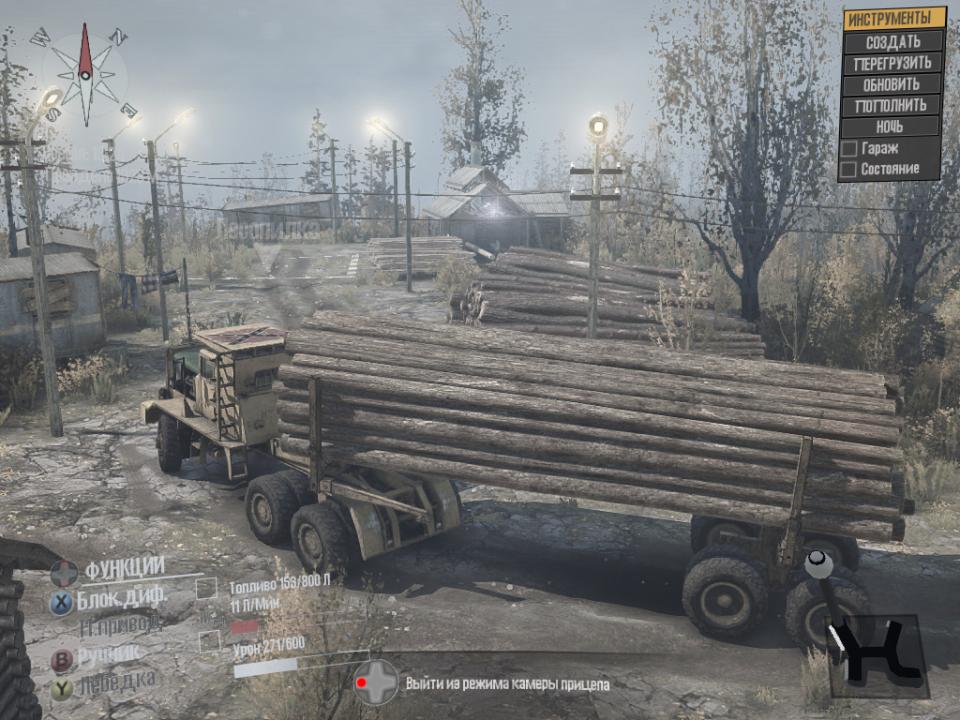The image size is (960, 720).
Task: Click the compass rose indicator
Action: 85,75
